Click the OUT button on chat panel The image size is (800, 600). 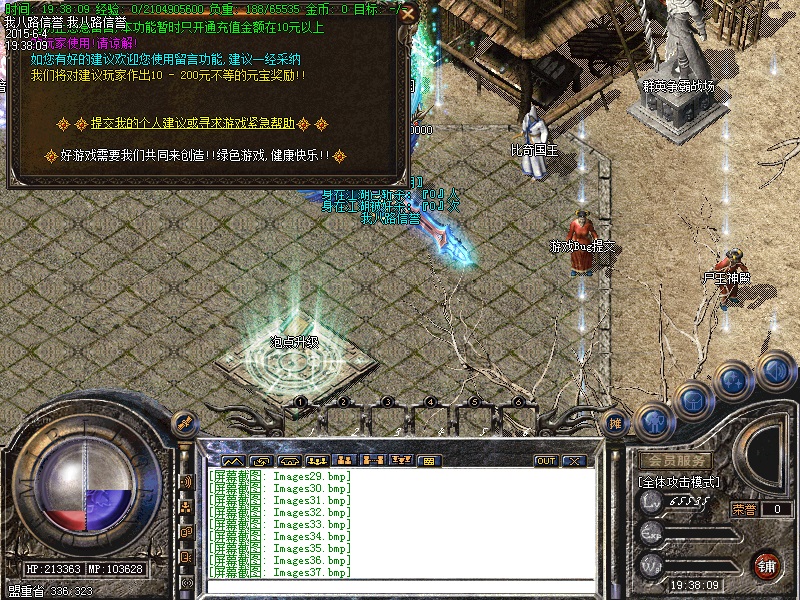coord(546,461)
